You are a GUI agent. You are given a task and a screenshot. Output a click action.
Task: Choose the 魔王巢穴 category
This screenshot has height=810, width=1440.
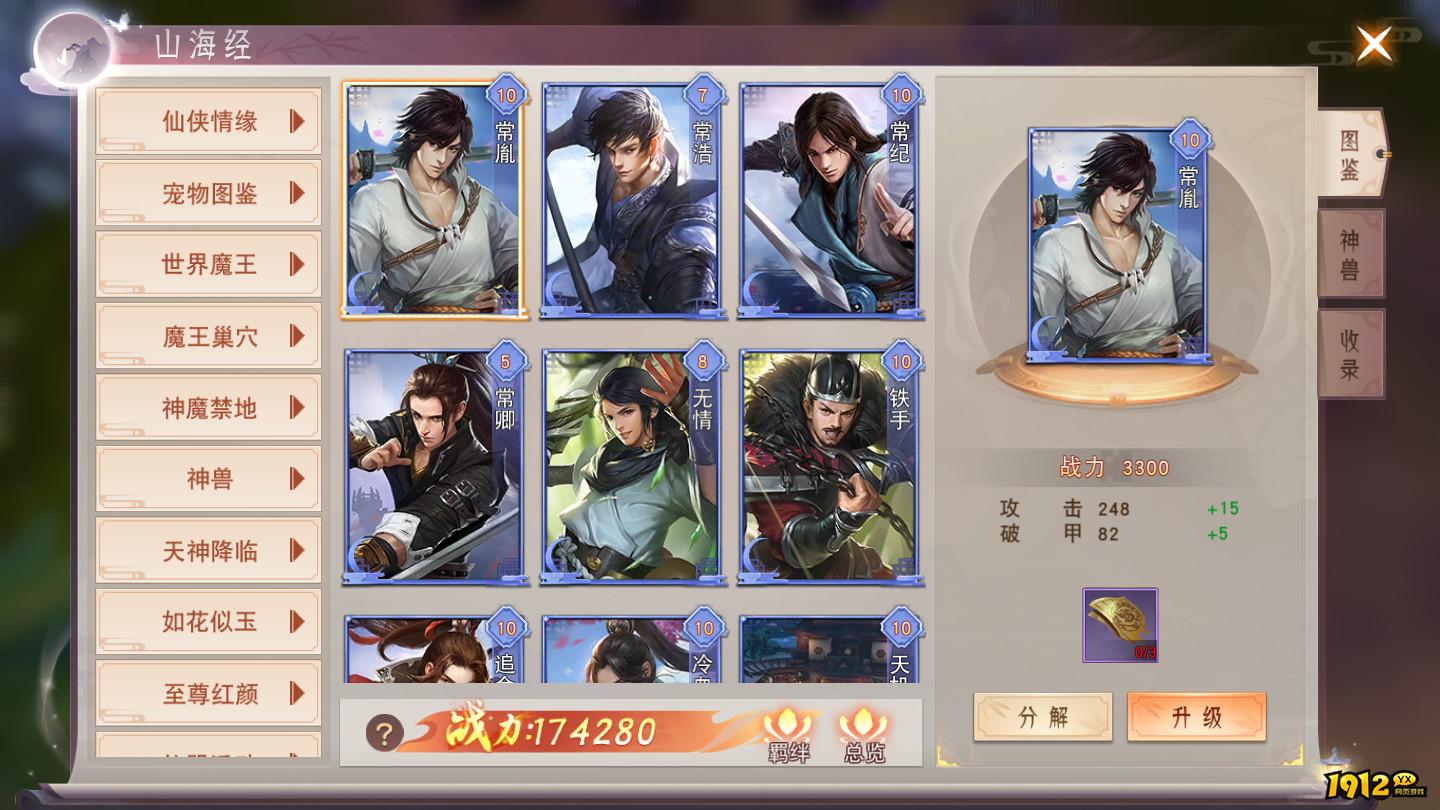pyautogui.click(x=208, y=336)
